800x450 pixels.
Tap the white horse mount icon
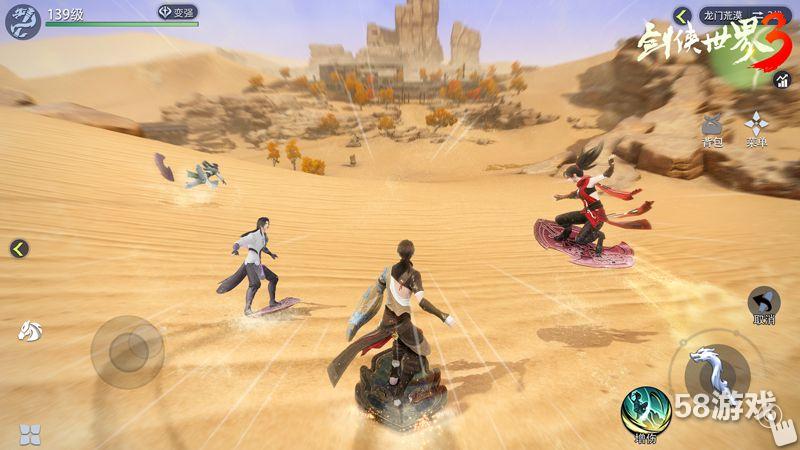(27, 331)
